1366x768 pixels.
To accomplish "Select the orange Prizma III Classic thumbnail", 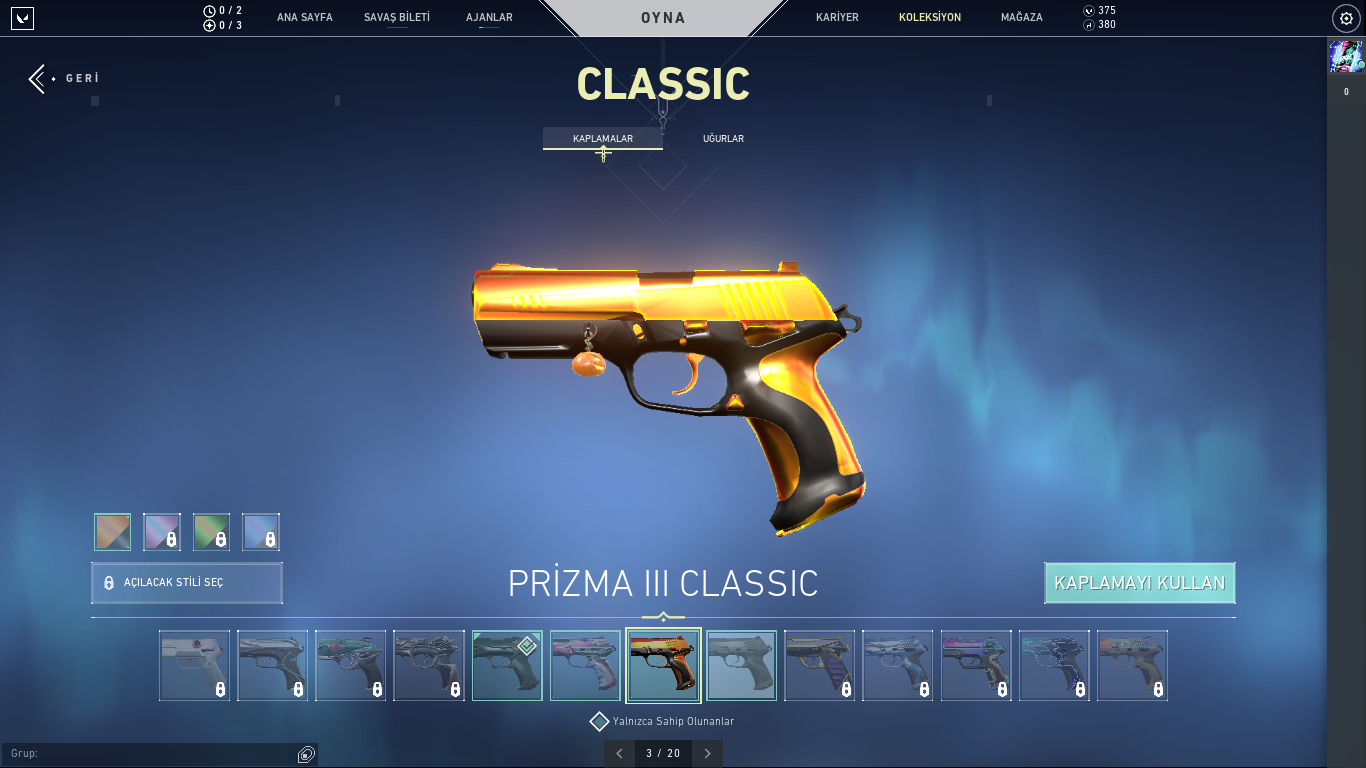I will (x=663, y=665).
